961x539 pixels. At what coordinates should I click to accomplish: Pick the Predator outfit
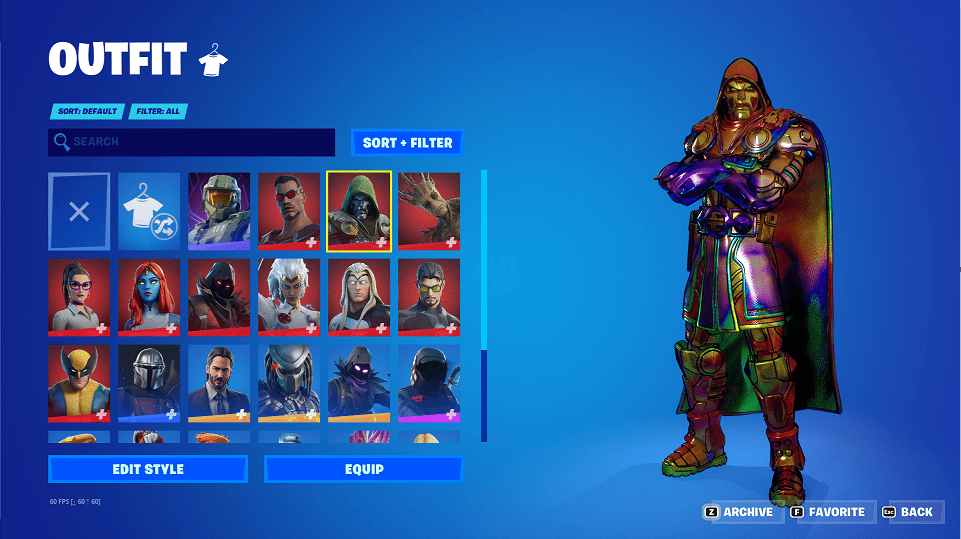tap(289, 383)
